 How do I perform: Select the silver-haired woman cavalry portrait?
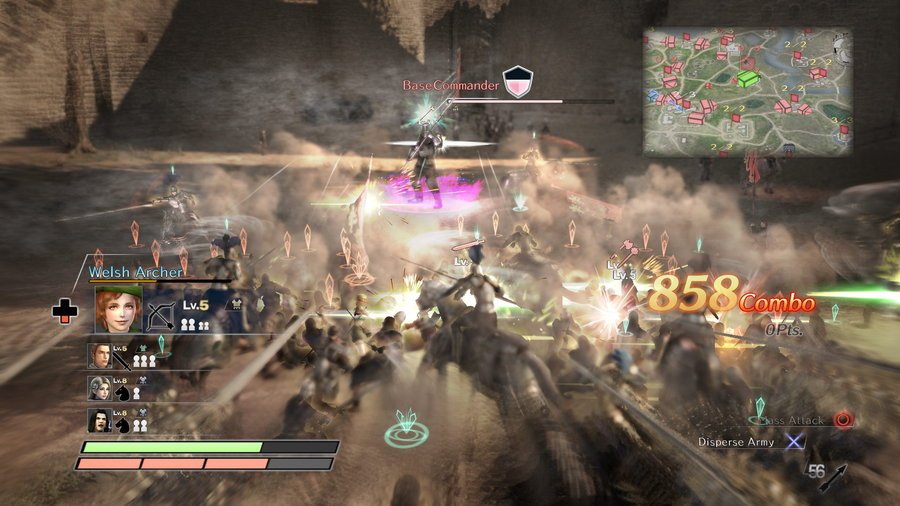pos(99,388)
